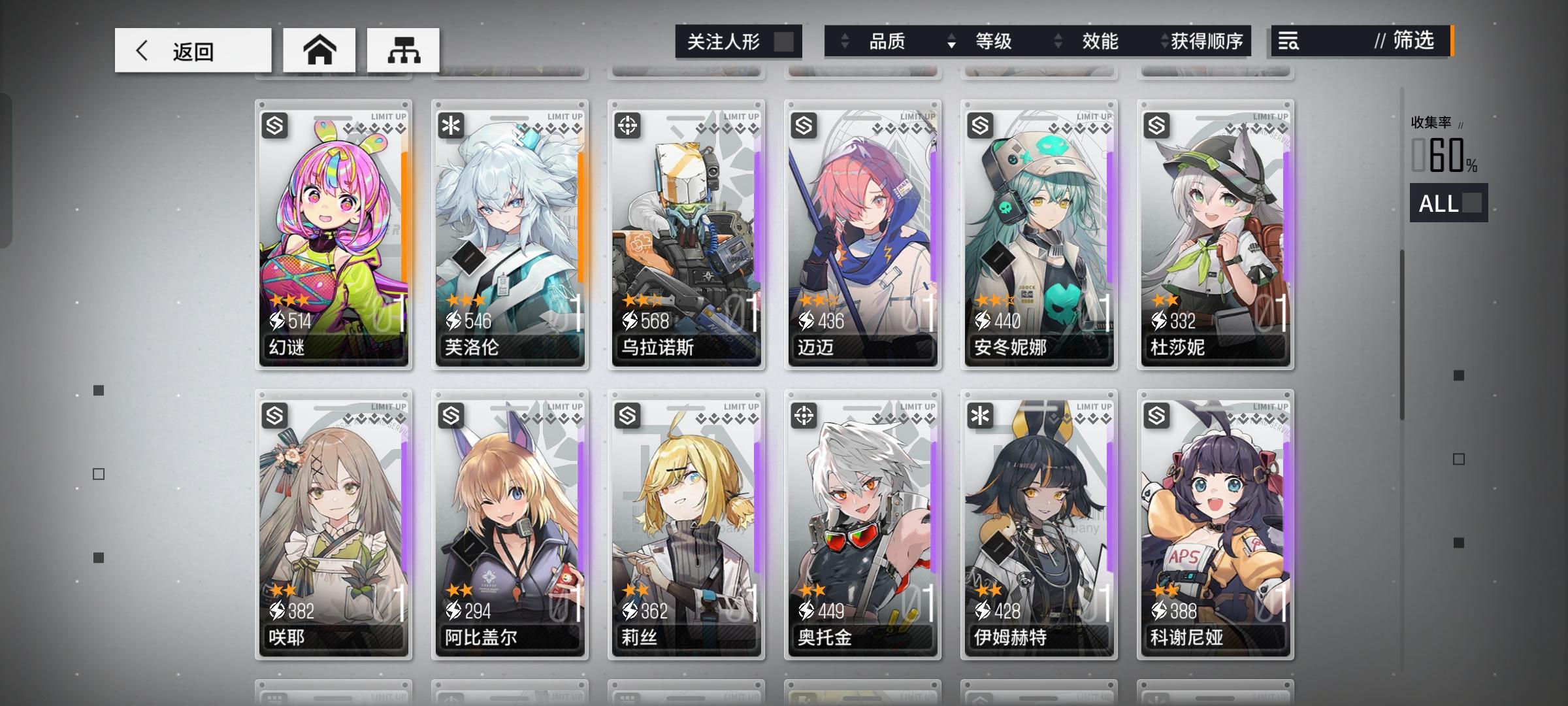Viewport: 1568px width, 706px height.
Task: Enable the ALL checkbox on the right
Action: (x=1473, y=204)
